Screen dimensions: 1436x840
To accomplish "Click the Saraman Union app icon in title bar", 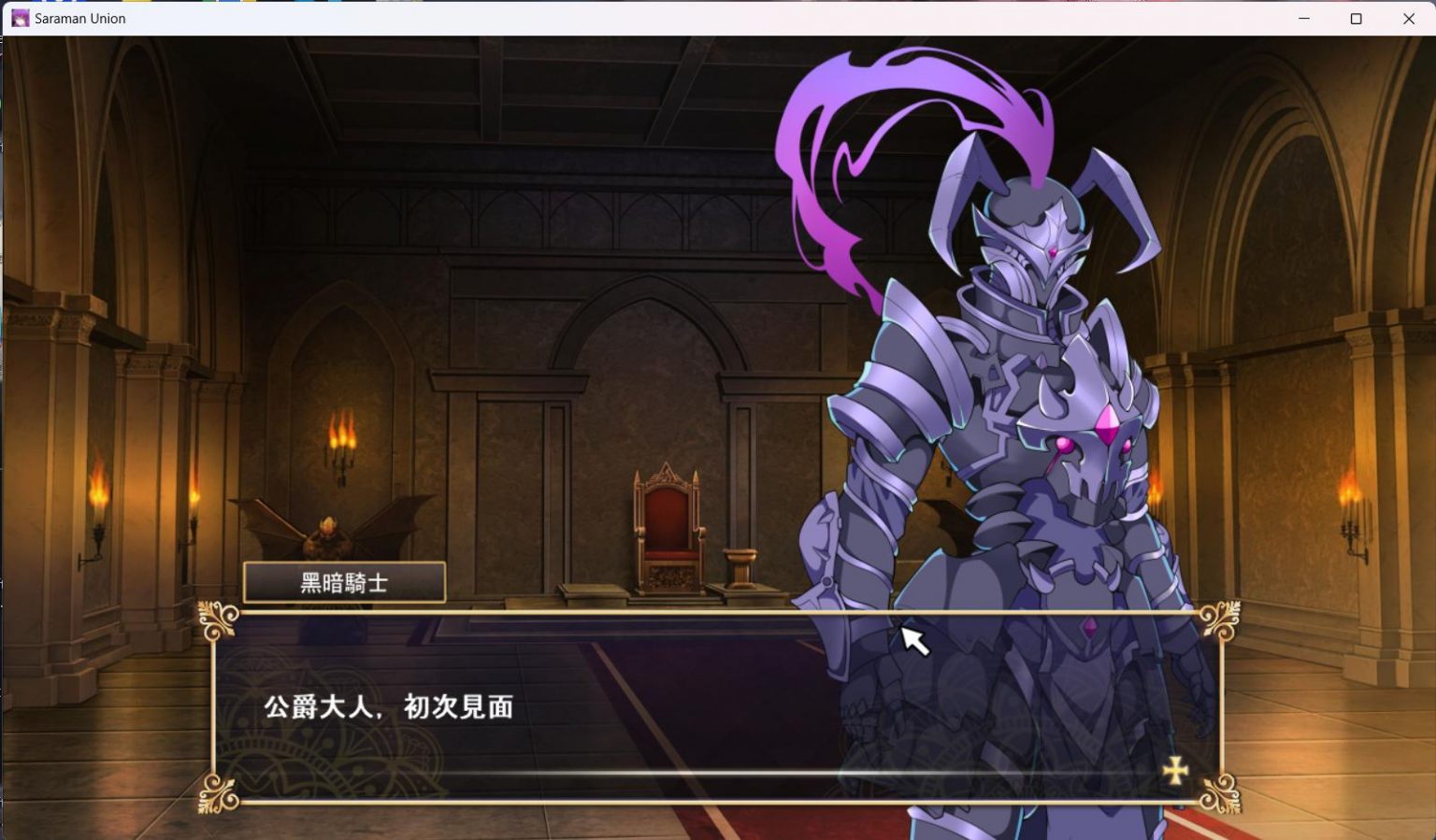I will tap(21, 18).
